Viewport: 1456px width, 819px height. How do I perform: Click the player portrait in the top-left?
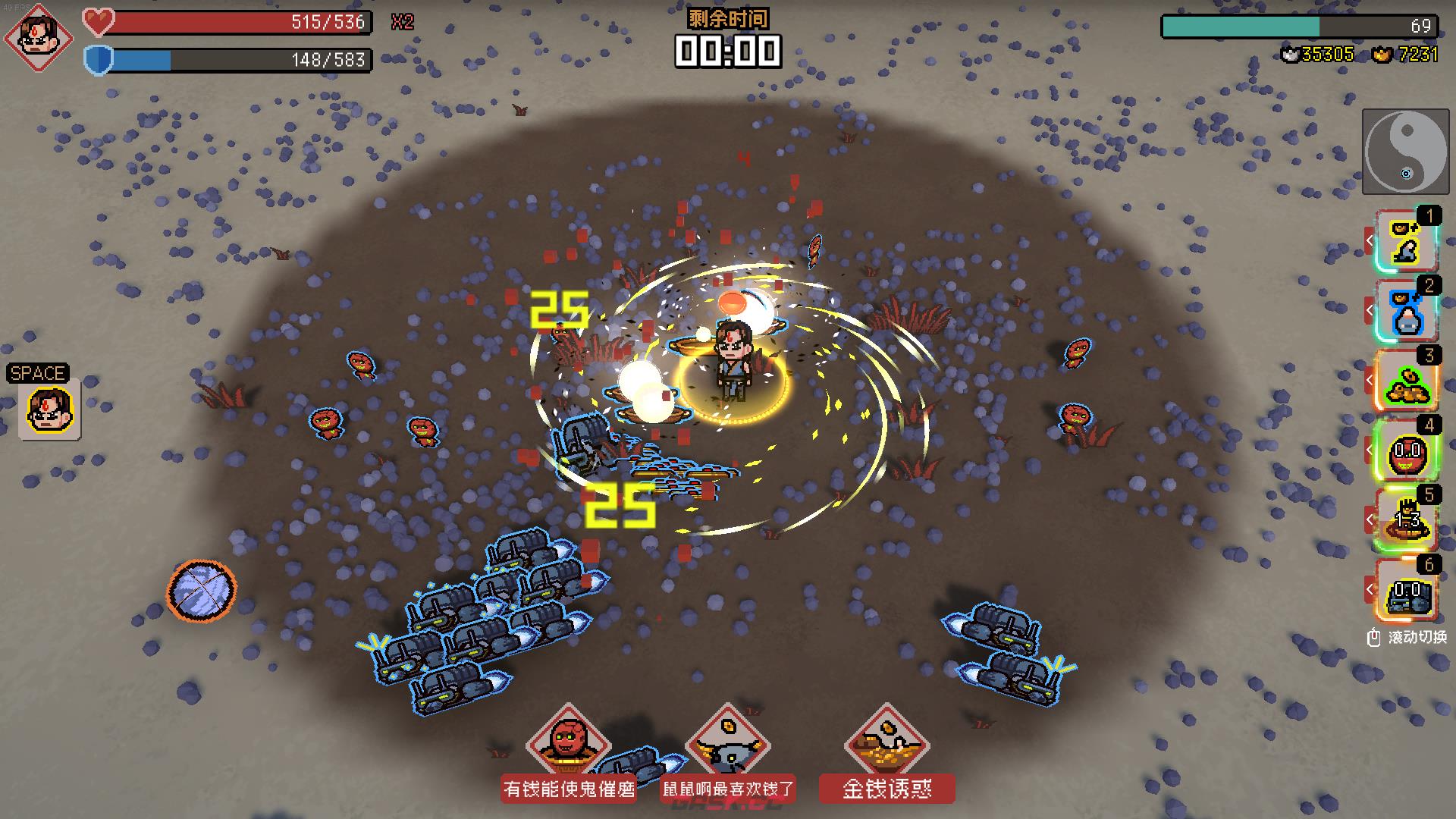[x=38, y=38]
